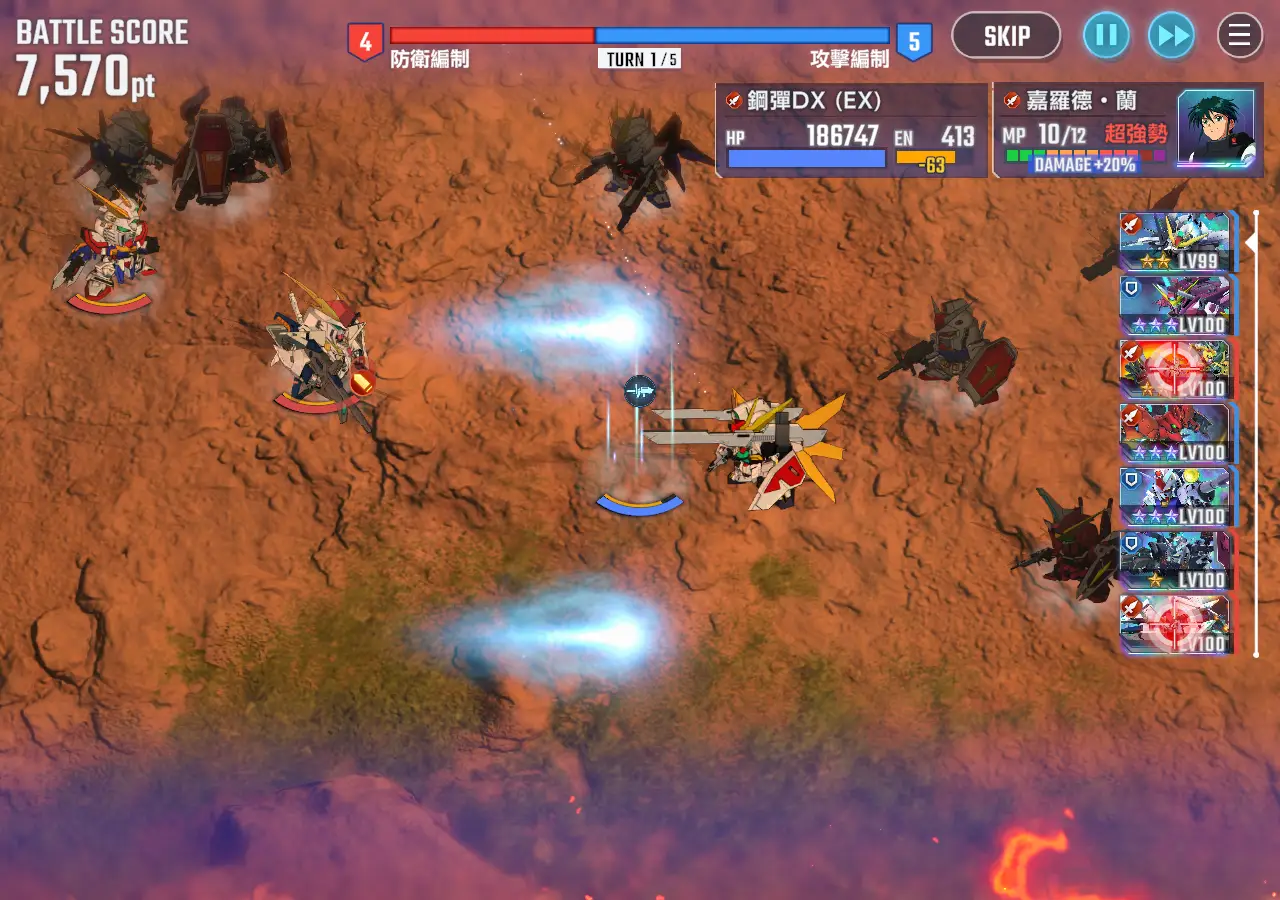Image resolution: width=1280 pixels, height=900 pixels.
Task: Select the dark unit card with one star
Action: pyautogui.click(x=1176, y=561)
